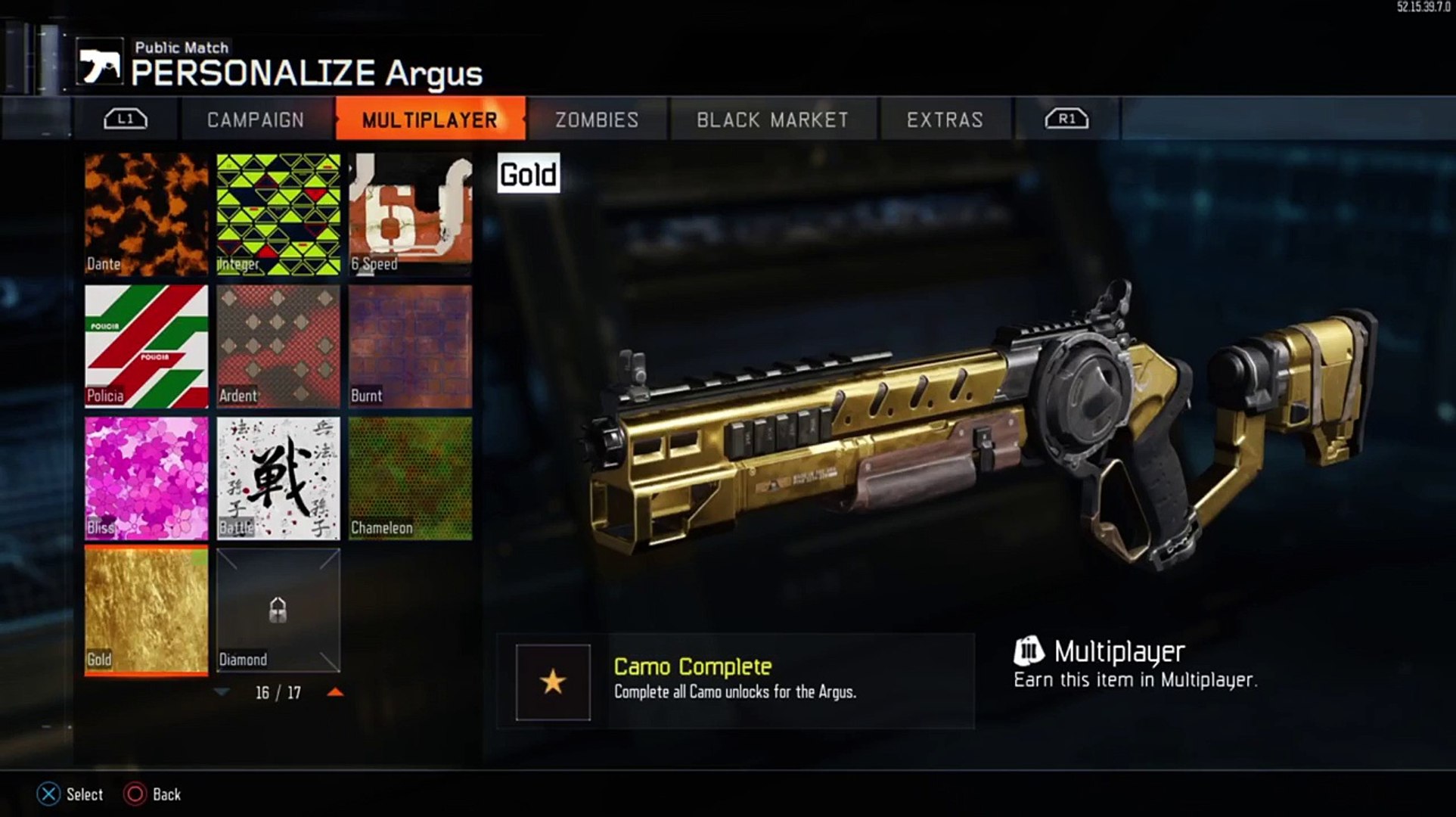Viewport: 1456px width, 817px height.
Task: Select the Burnt camo tile
Action: click(x=410, y=346)
